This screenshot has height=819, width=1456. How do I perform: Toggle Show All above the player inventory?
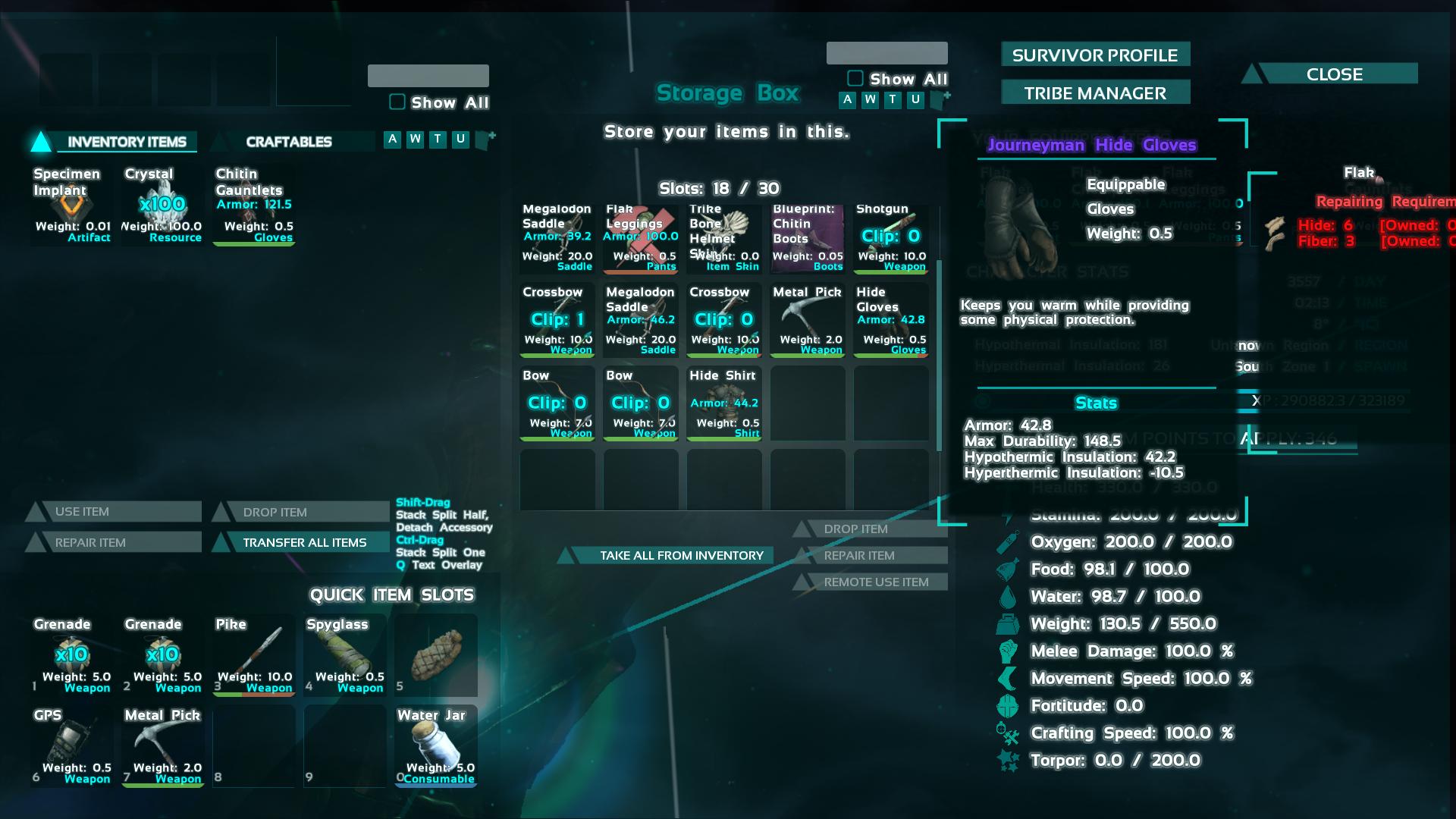coord(396,102)
